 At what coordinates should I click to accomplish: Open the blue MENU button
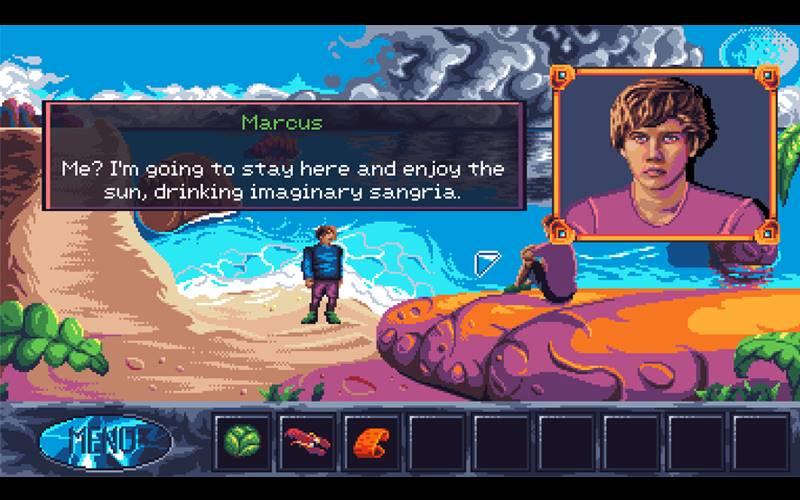coord(105,440)
